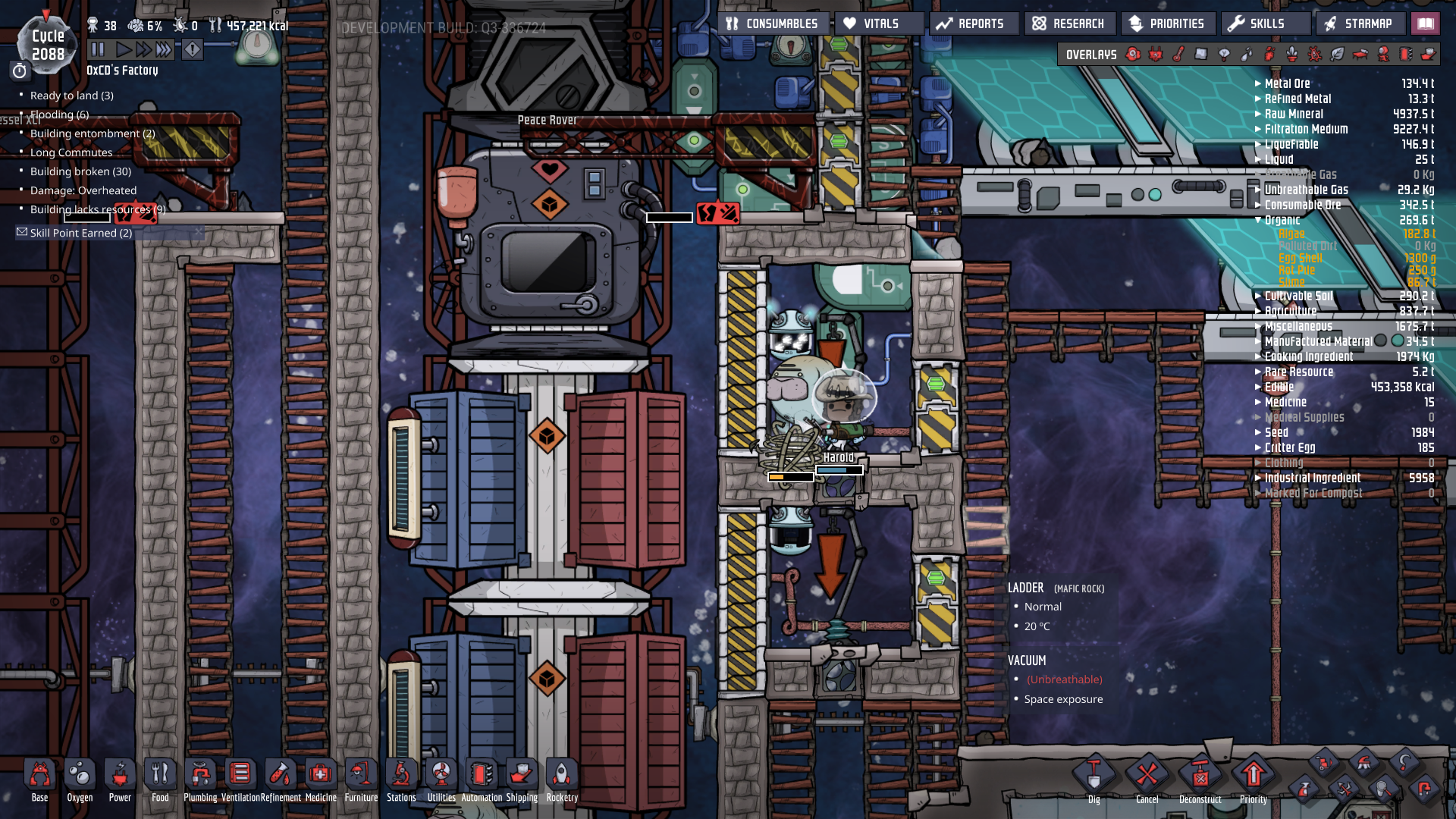This screenshot has height=819, width=1456.
Task: Expand the Metal Ore resource category
Action: pyautogui.click(x=1259, y=83)
